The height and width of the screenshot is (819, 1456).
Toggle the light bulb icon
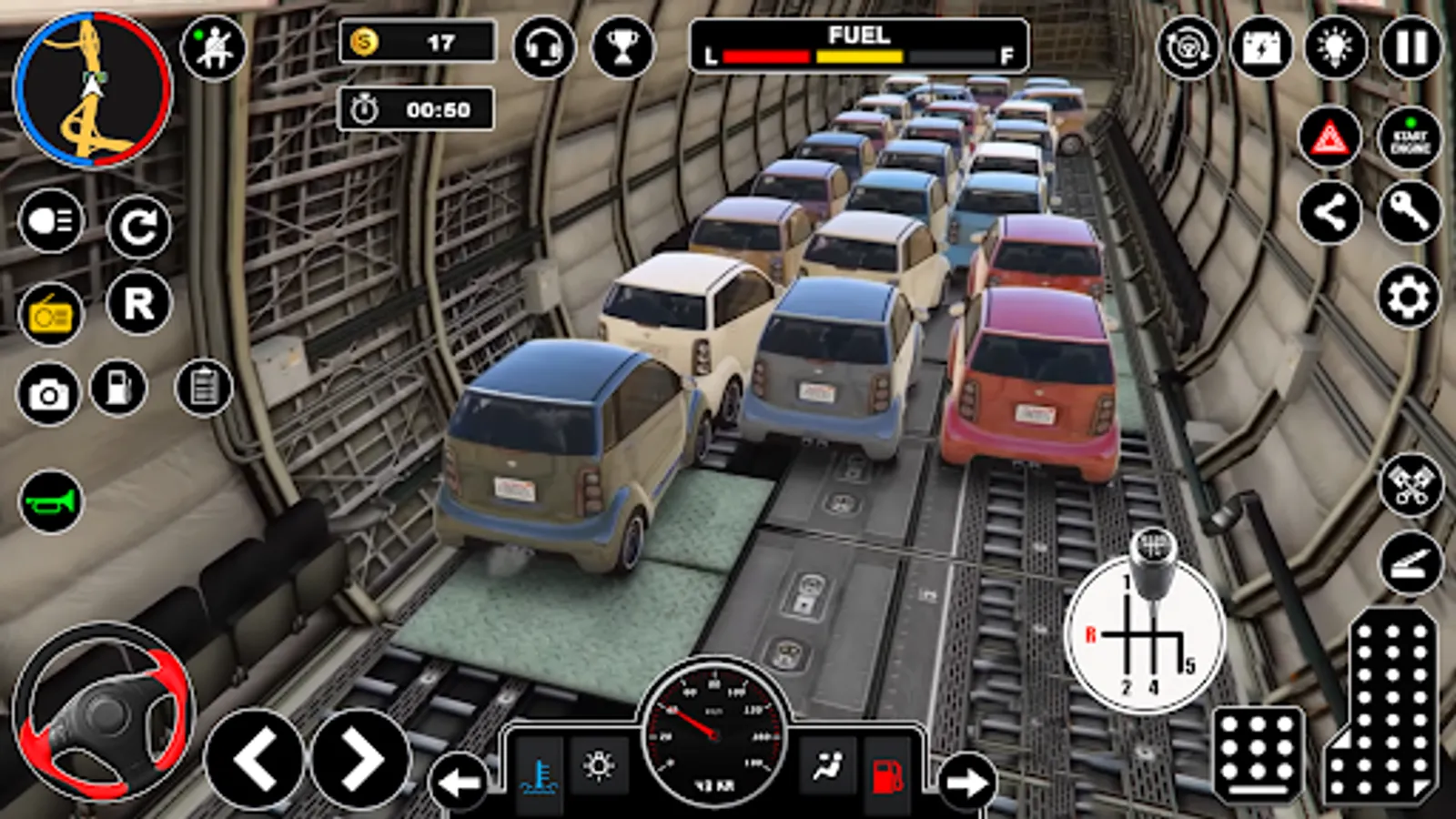click(1335, 47)
